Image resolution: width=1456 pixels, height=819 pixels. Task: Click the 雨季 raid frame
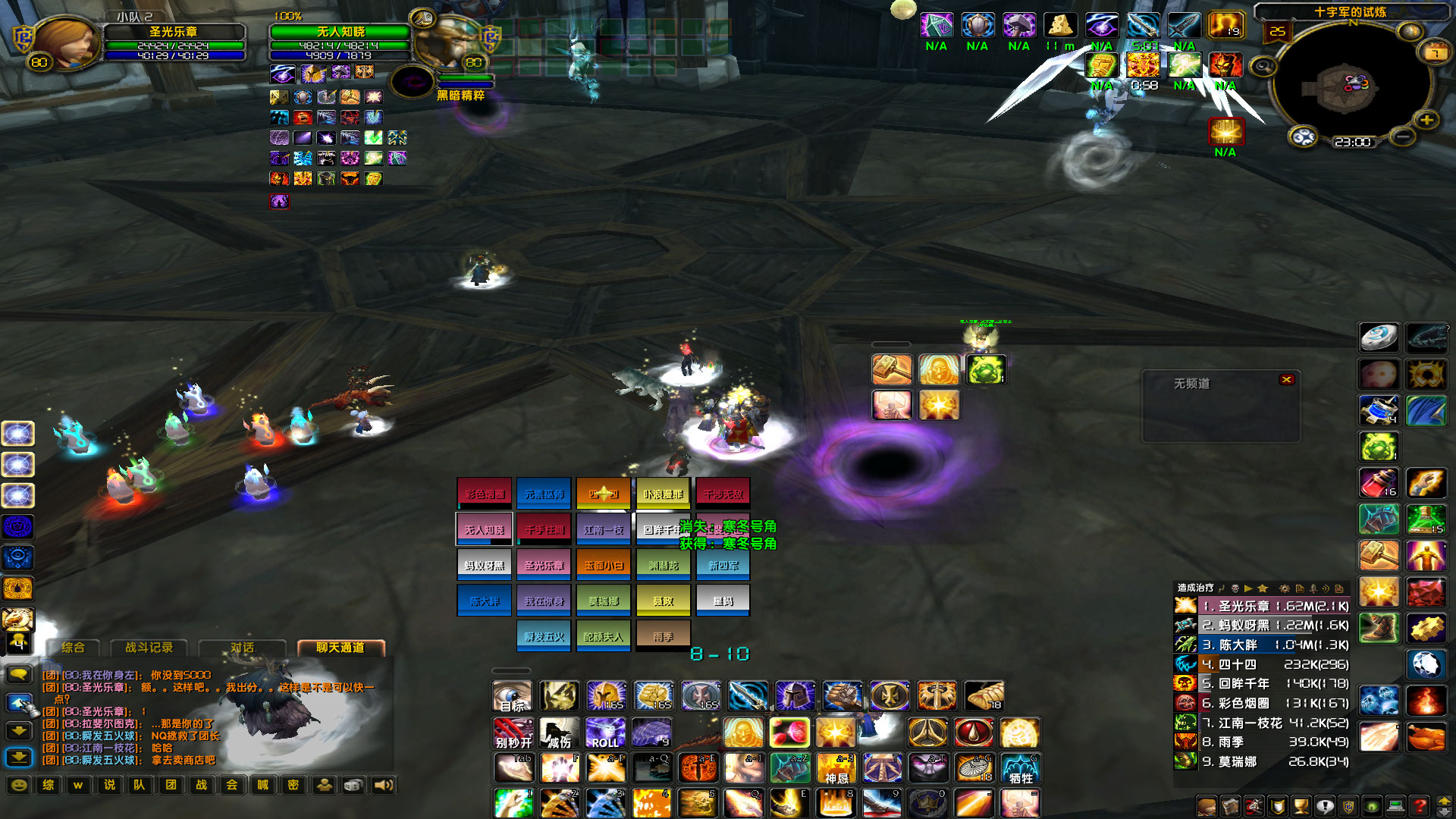(664, 636)
